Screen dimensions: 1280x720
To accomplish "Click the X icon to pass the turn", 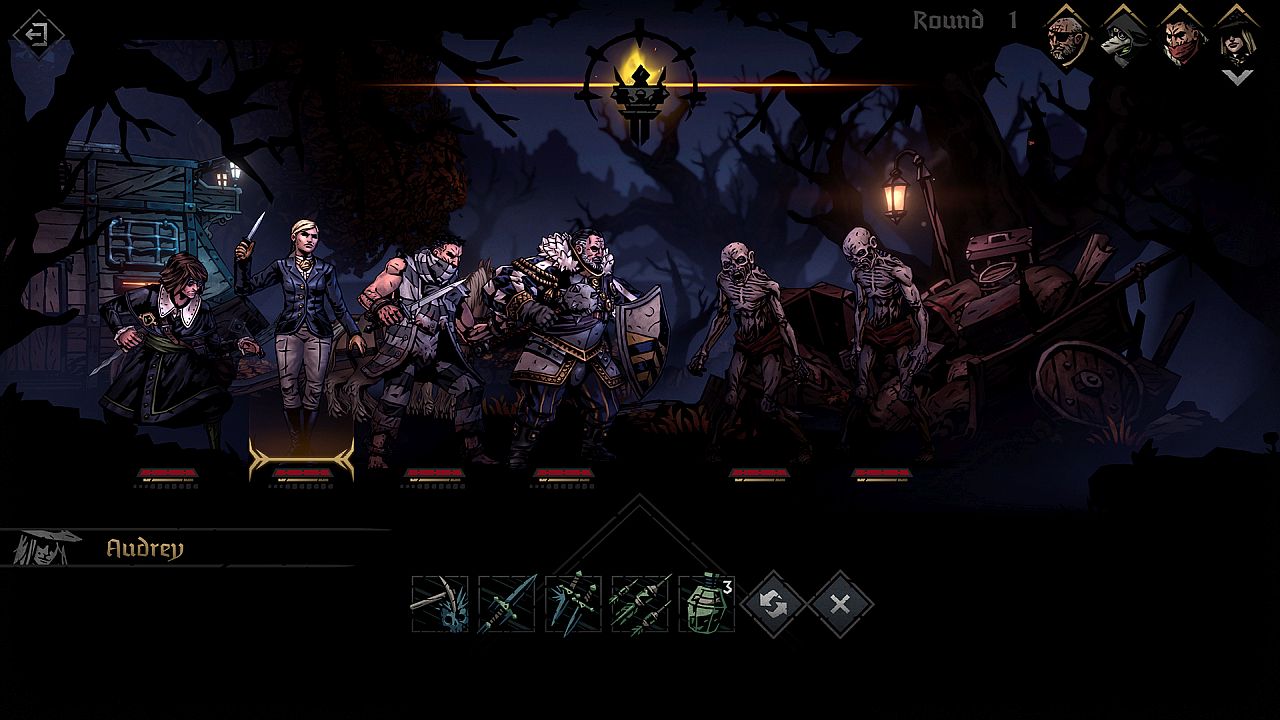I will 838,603.
